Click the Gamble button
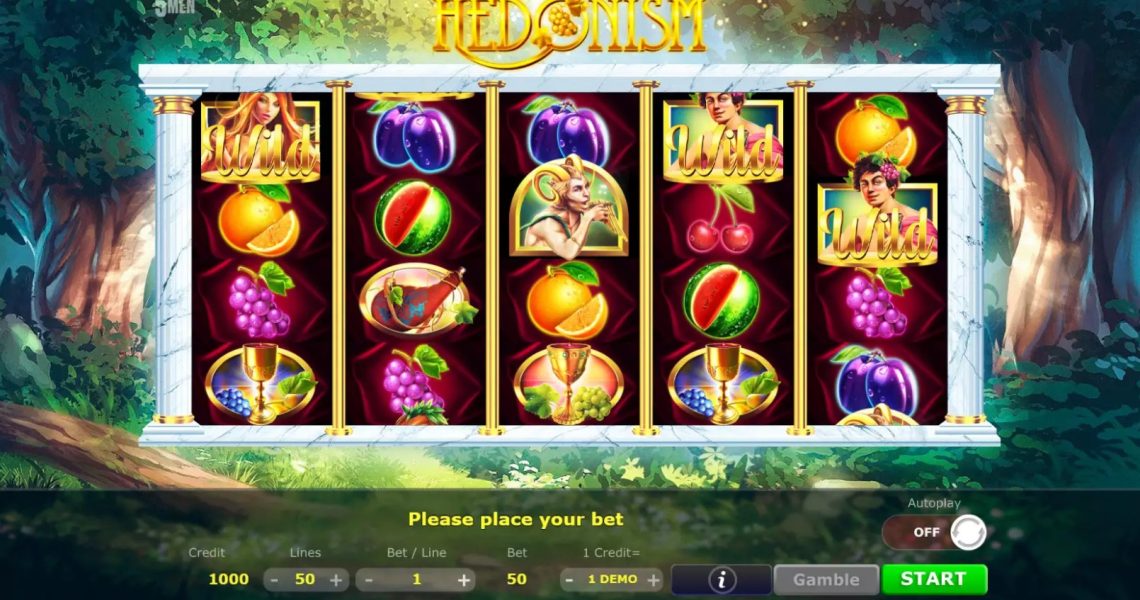This screenshot has height=600, width=1140. pyautogui.click(x=826, y=579)
